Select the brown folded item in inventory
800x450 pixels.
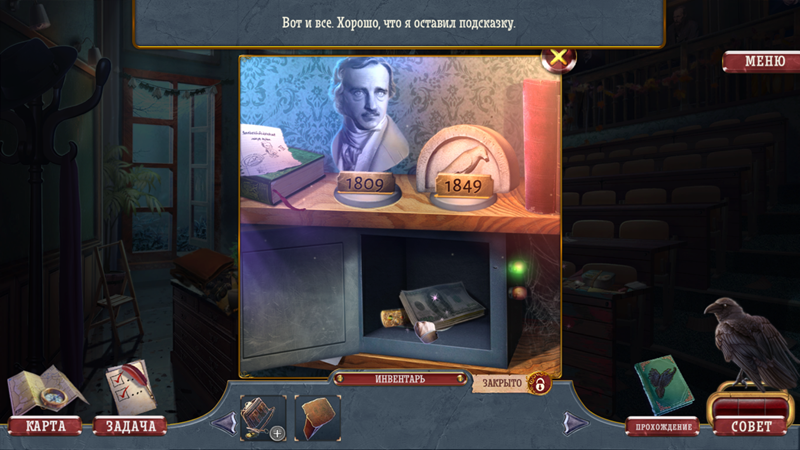click(x=318, y=417)
